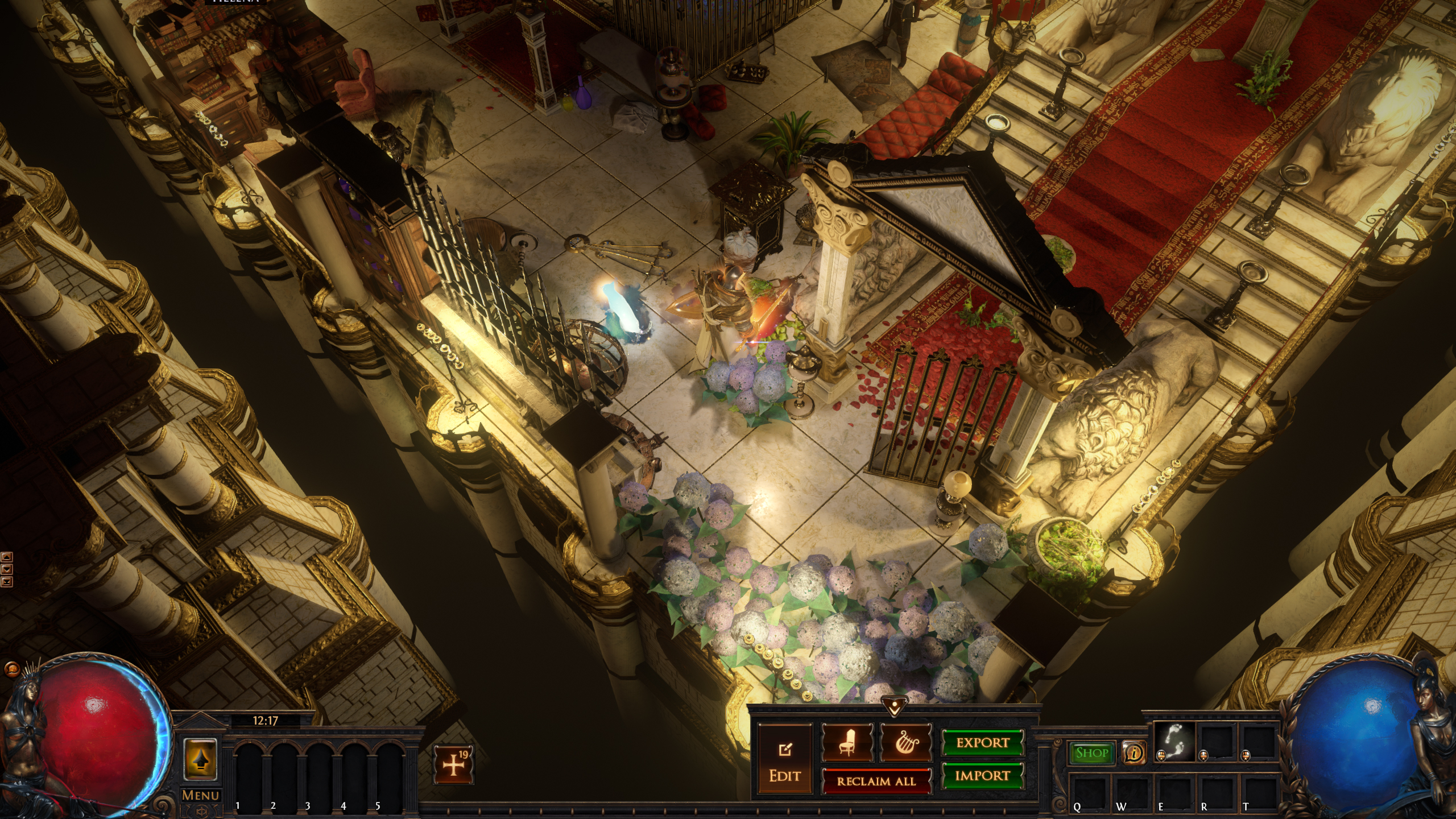This screenshot has height=819, width=1456.
Task: Export the hideout layout
Action: (983, 743)
